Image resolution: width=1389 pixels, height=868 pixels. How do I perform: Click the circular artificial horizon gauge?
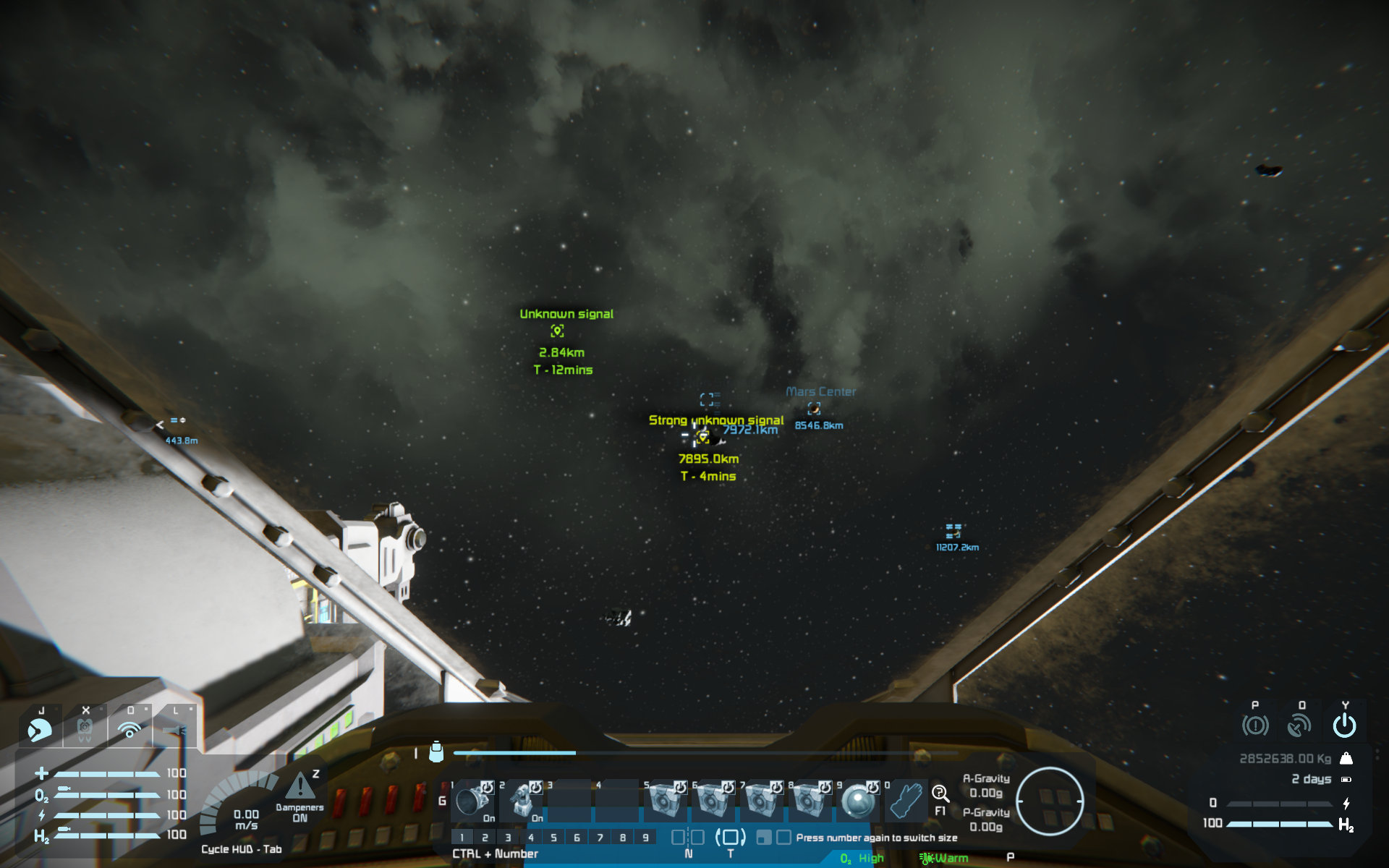click(1050, 801)
